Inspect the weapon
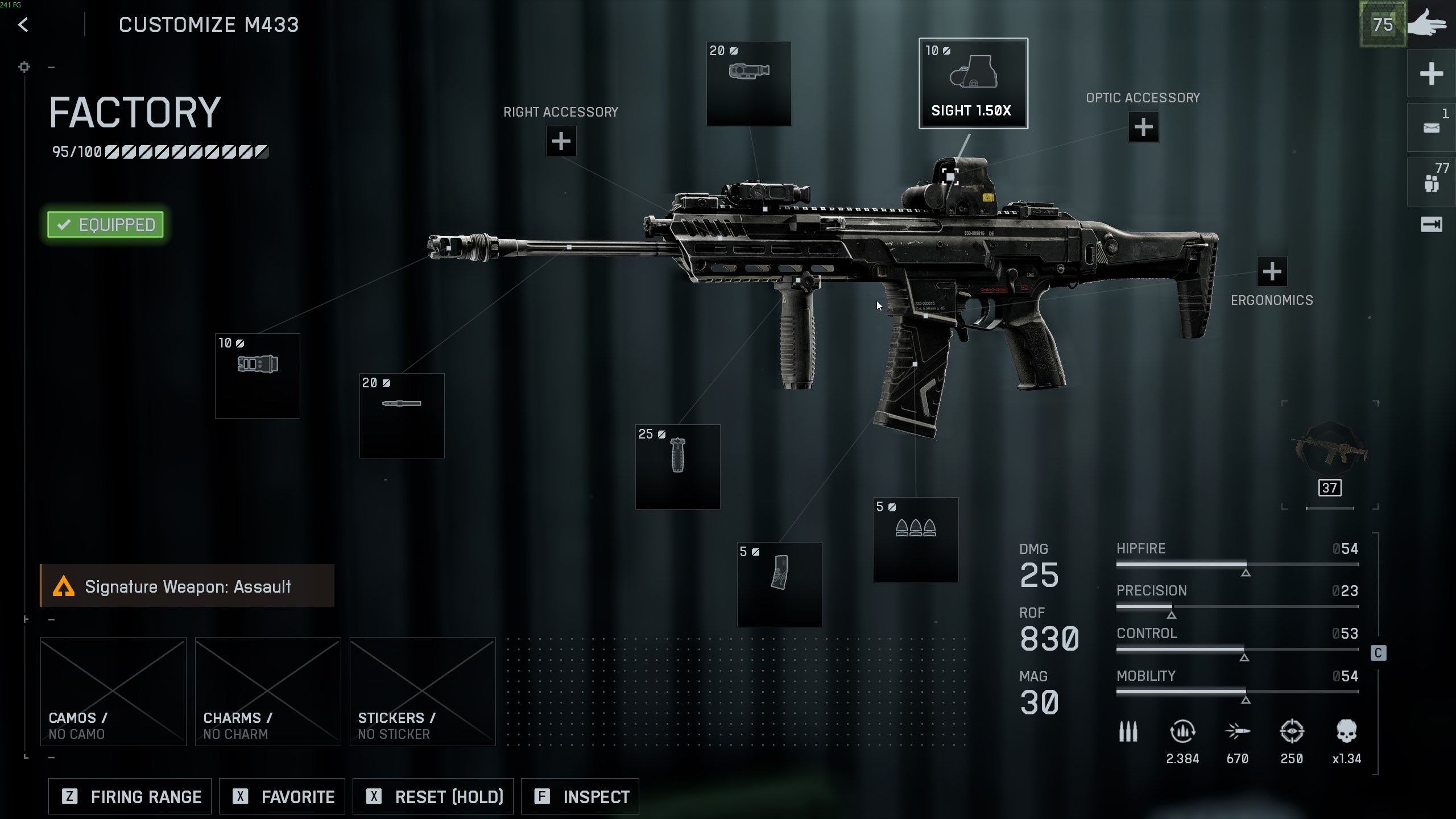Image resolution: width=1456 pixels, height=819 pixels. click(580, 796)
